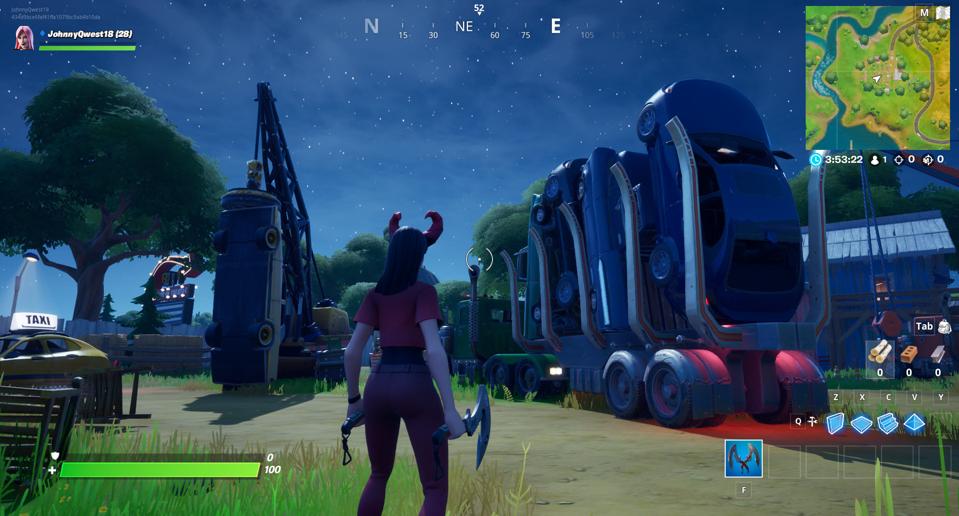The height and width of the screenshot is (516, 959).
Task: Click the player avatar portrait
Action: (x=24, y=37)
